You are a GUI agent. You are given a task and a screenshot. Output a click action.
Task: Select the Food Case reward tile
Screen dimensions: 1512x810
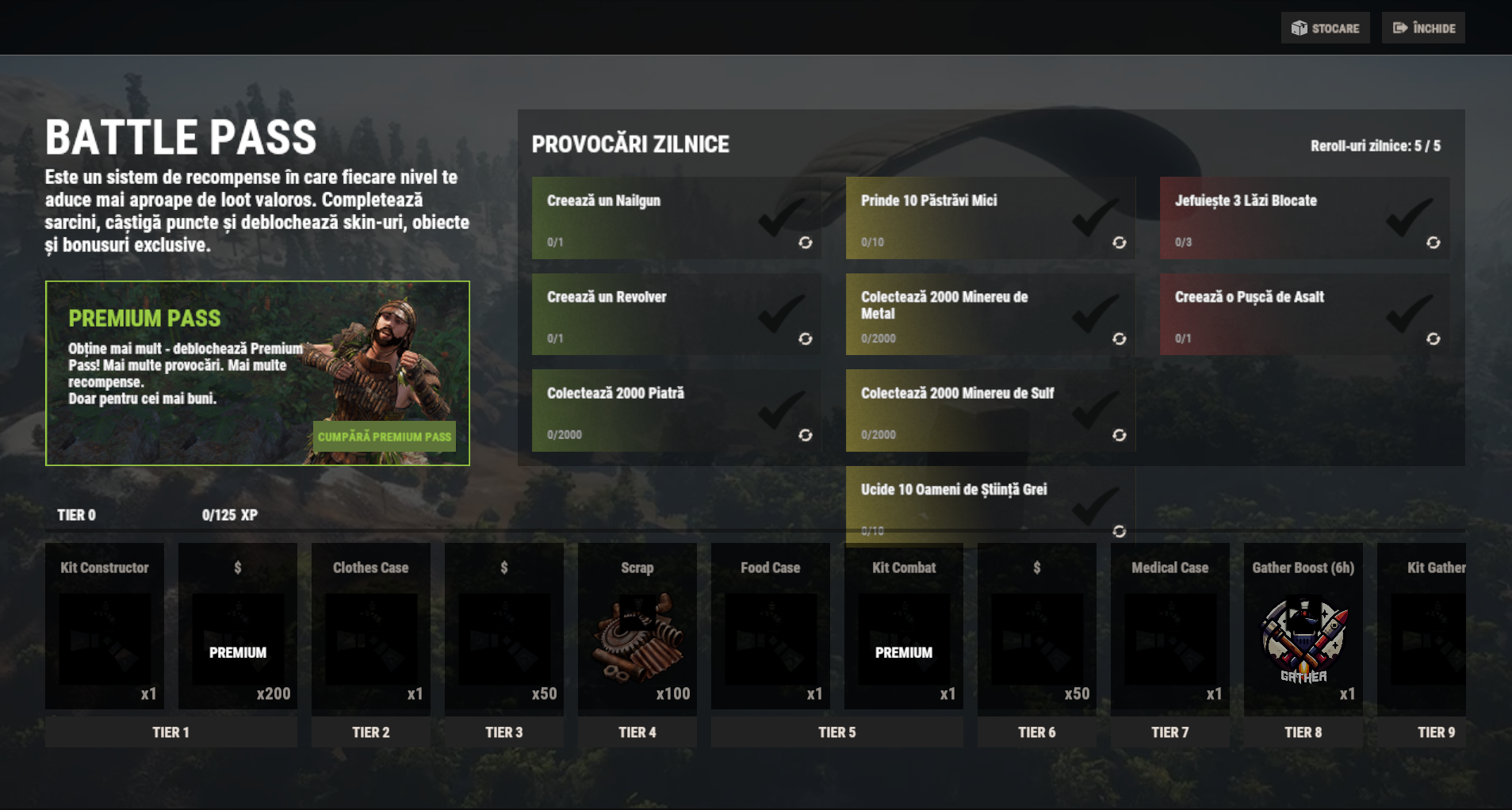point(771,629)
